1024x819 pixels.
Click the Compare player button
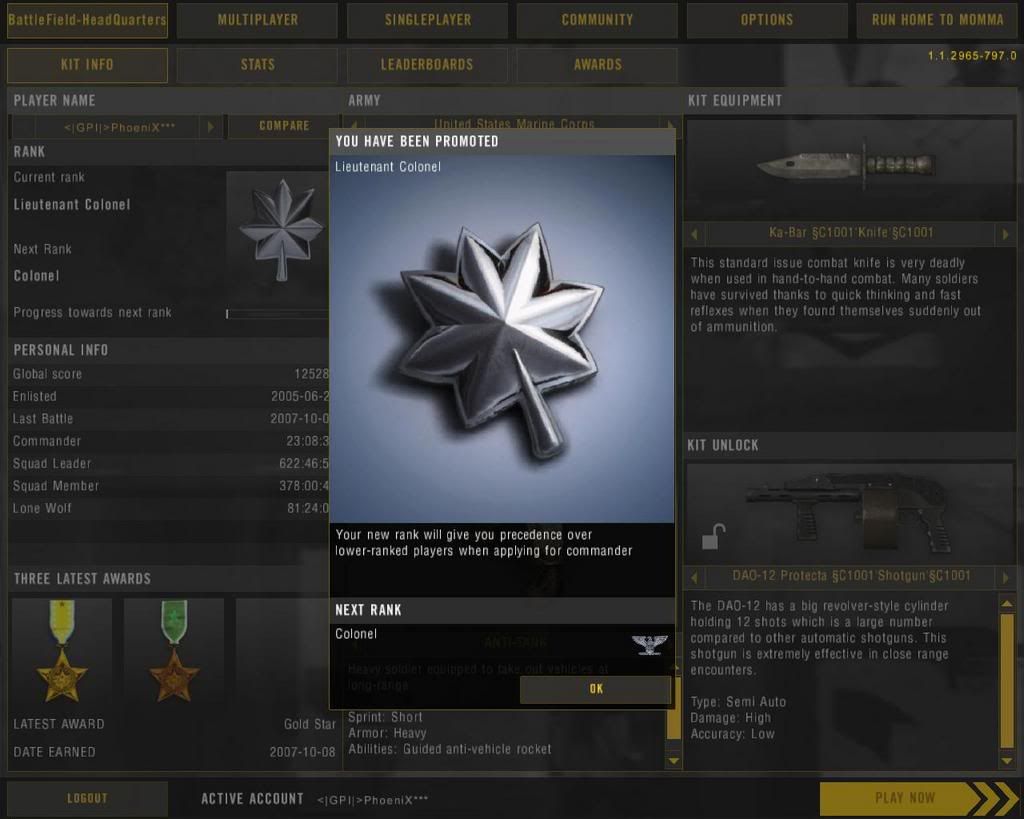click(x=284, y=126)
